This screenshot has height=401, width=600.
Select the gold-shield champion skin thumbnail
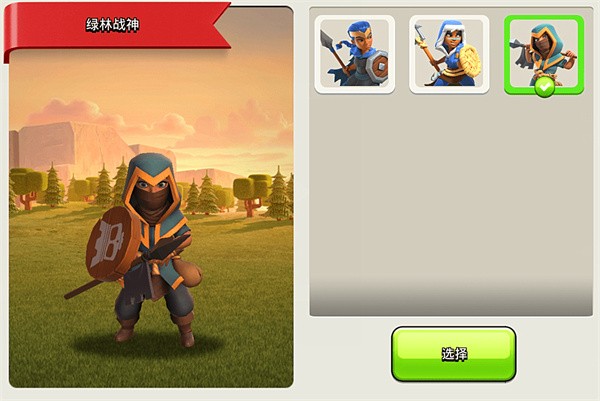[x=449, y=54]
